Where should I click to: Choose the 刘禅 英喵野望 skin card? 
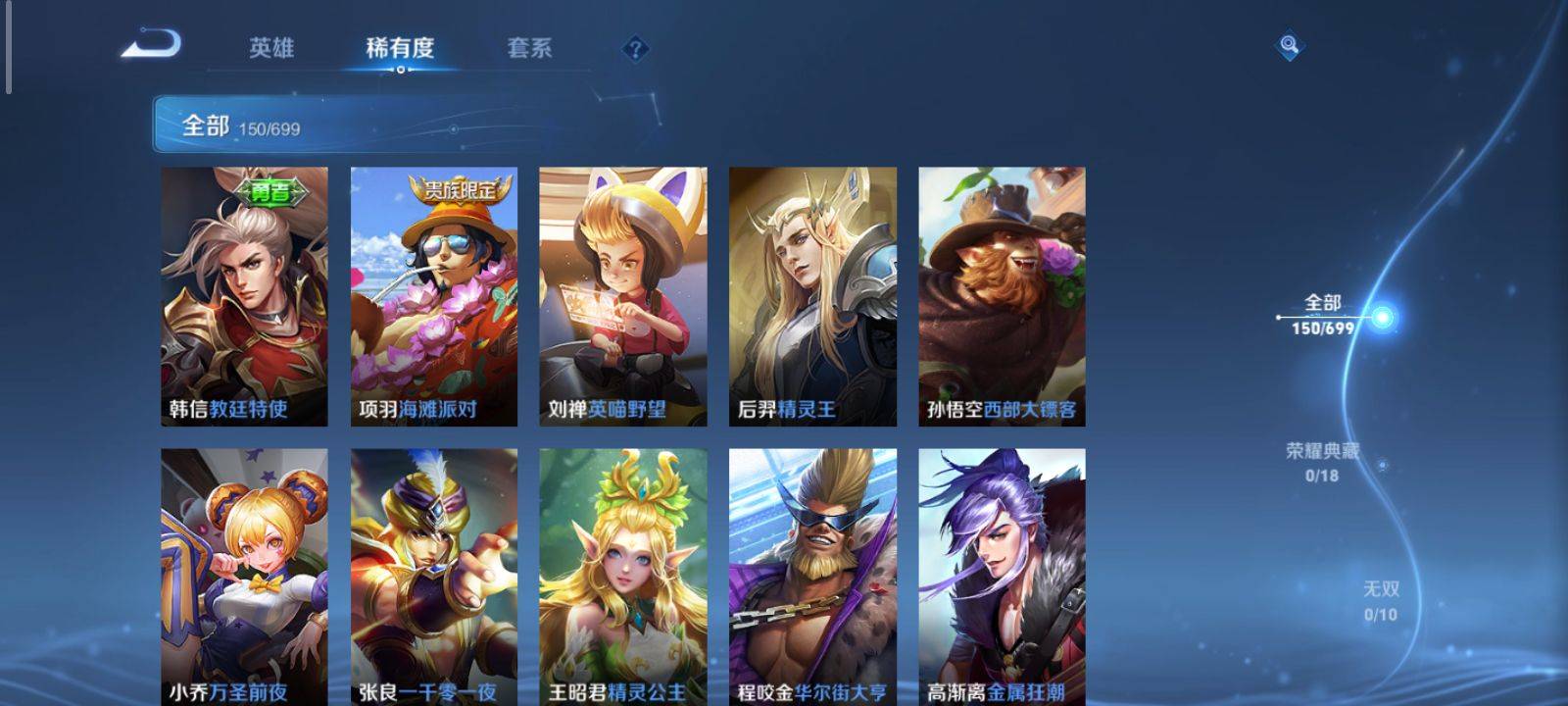click(x=622, y=296)
